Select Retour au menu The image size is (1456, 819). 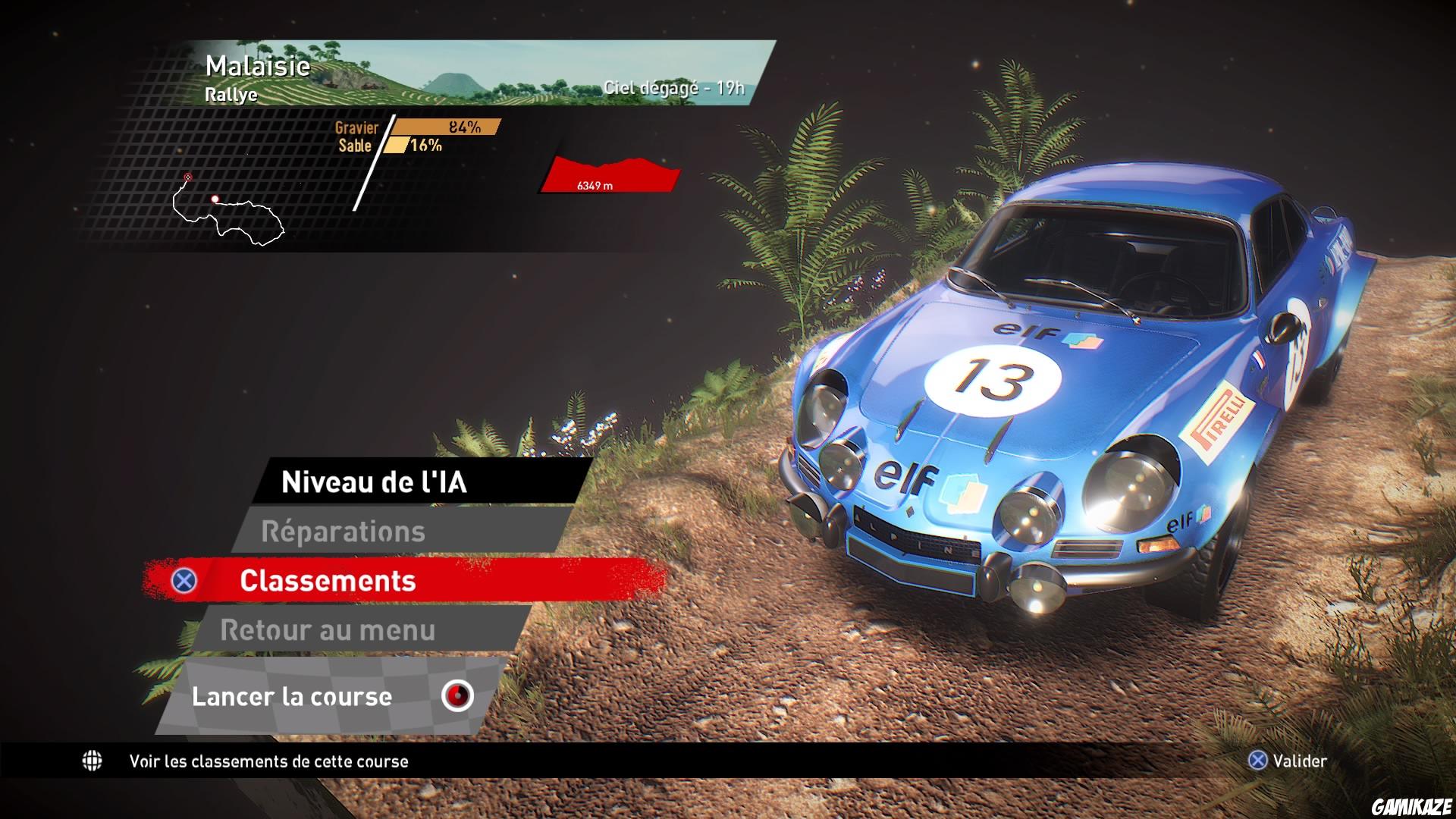click(x=328, y=629)
